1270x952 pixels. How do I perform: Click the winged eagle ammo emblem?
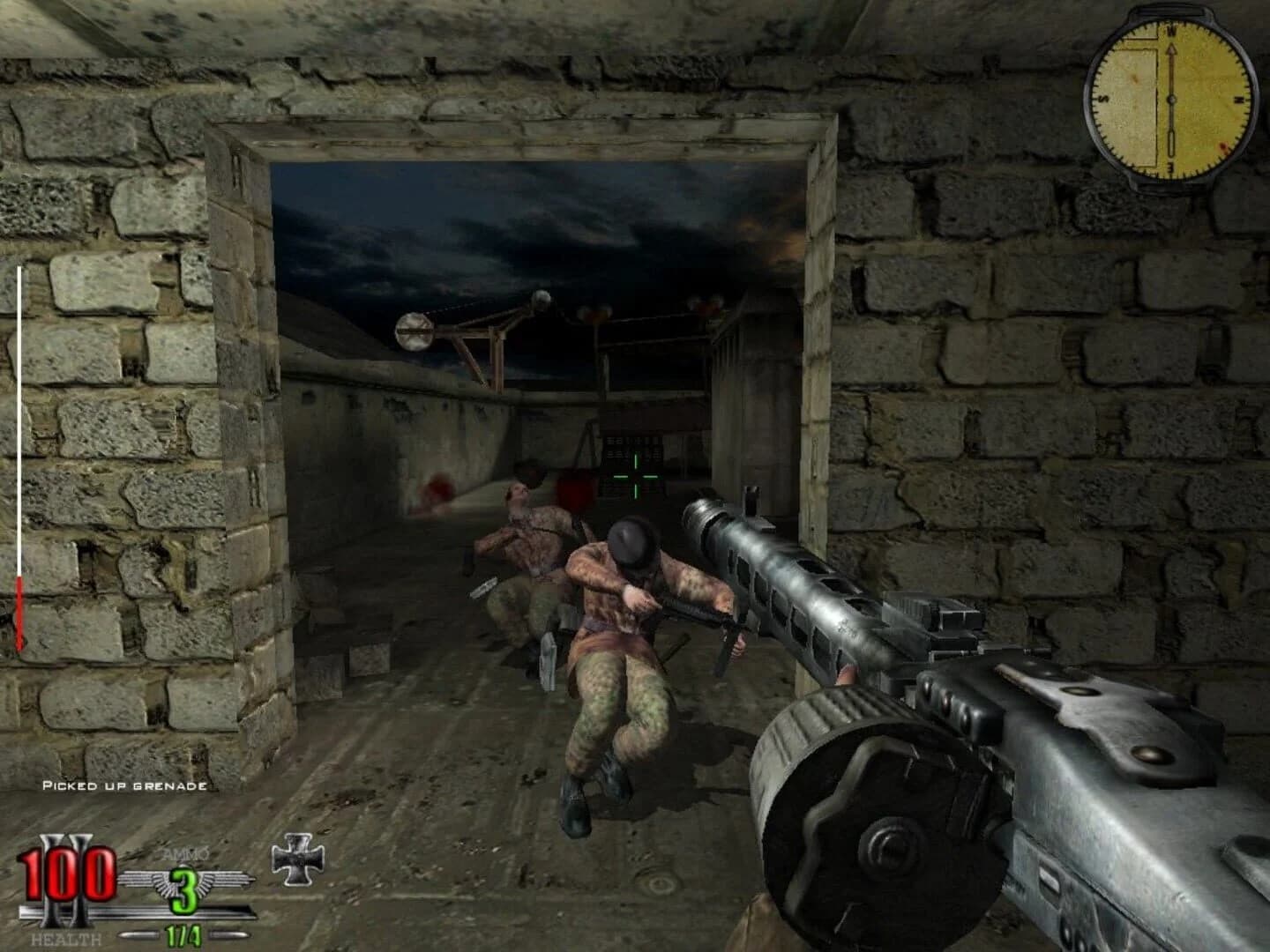[x=147, y=880]
